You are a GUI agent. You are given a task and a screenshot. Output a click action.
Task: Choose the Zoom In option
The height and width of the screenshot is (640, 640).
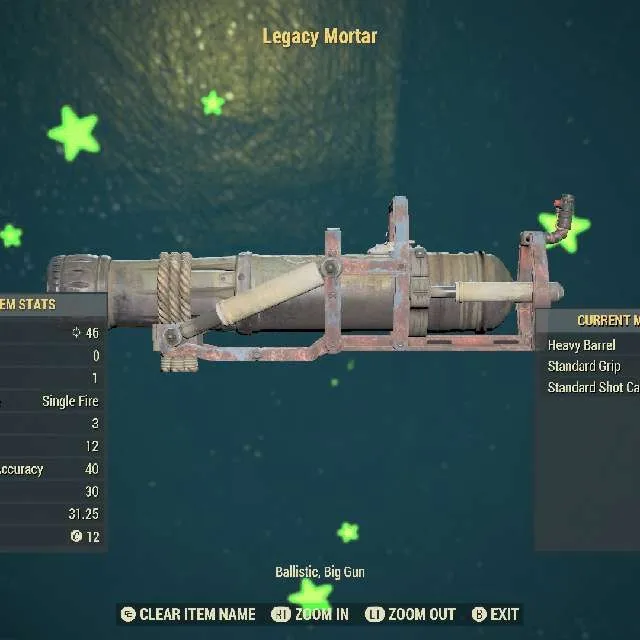pos(310,614)
